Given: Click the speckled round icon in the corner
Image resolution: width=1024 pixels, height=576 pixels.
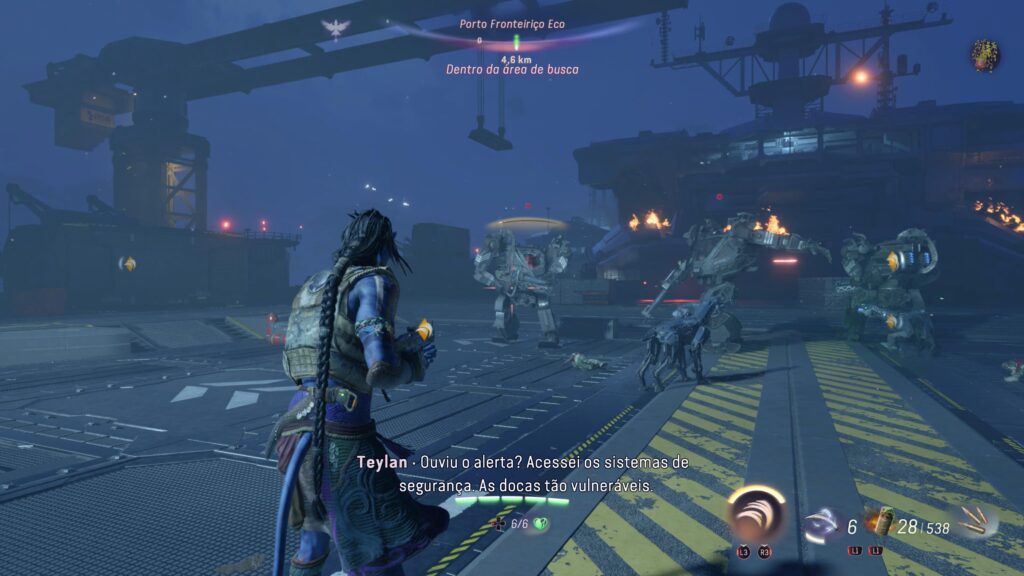Looking at the screenshot, I should pyautogui.click(x=985, y=55).
